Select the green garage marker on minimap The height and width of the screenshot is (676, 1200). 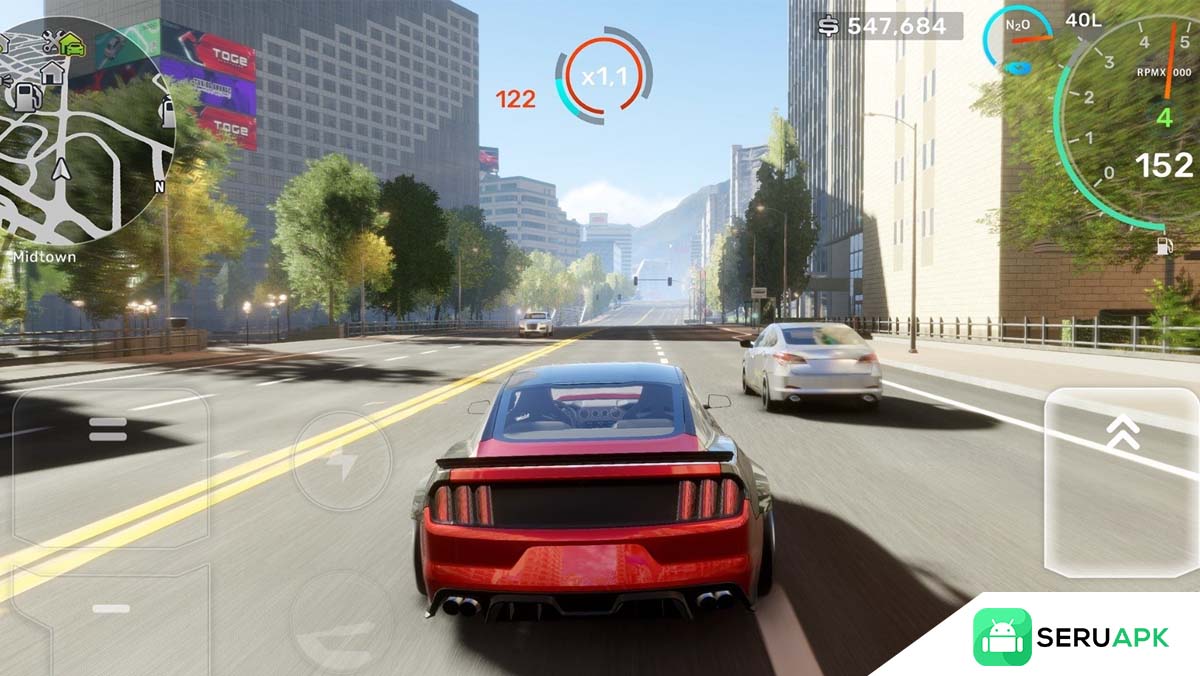72,44
